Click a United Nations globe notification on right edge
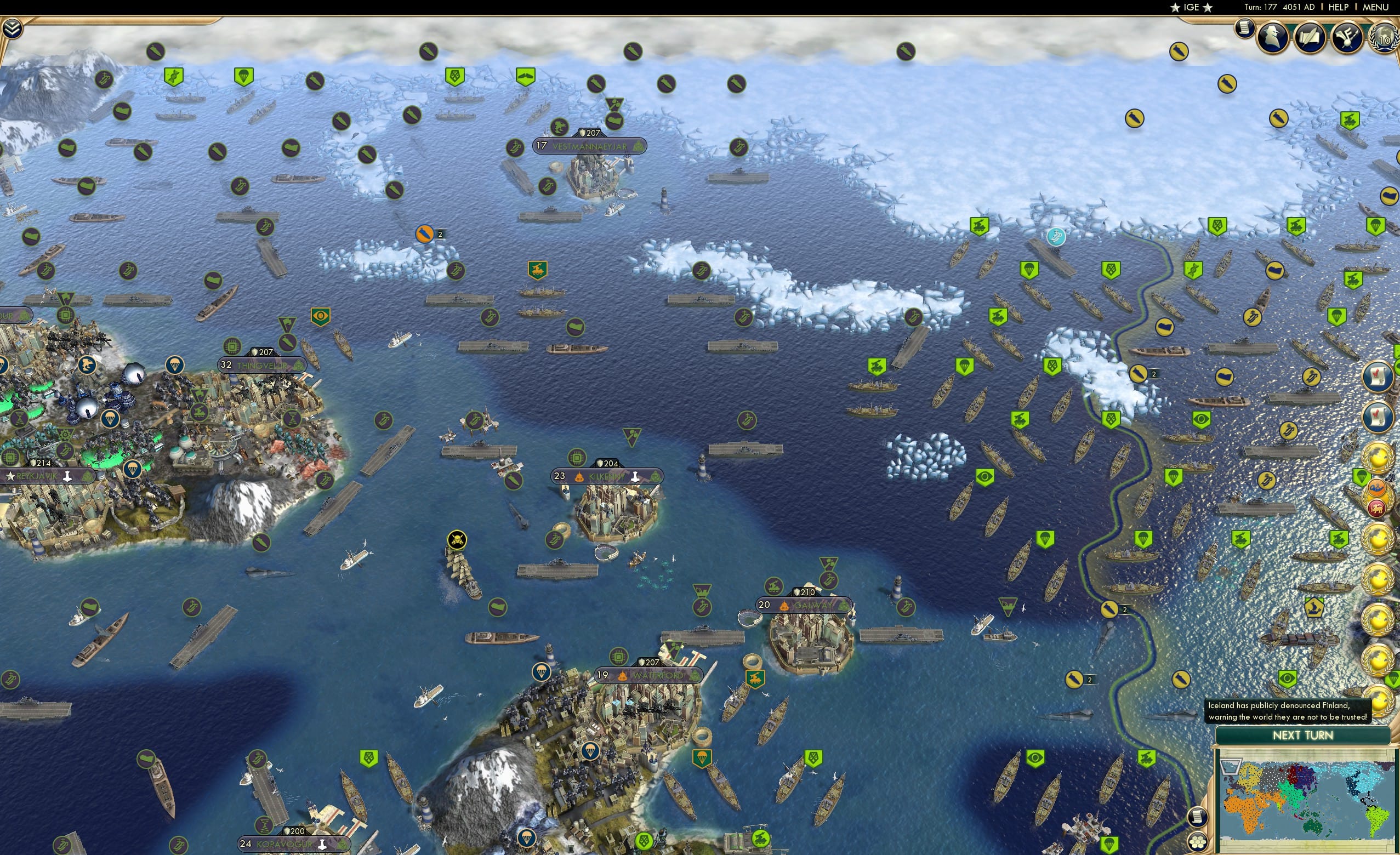 click(1378, 454)
